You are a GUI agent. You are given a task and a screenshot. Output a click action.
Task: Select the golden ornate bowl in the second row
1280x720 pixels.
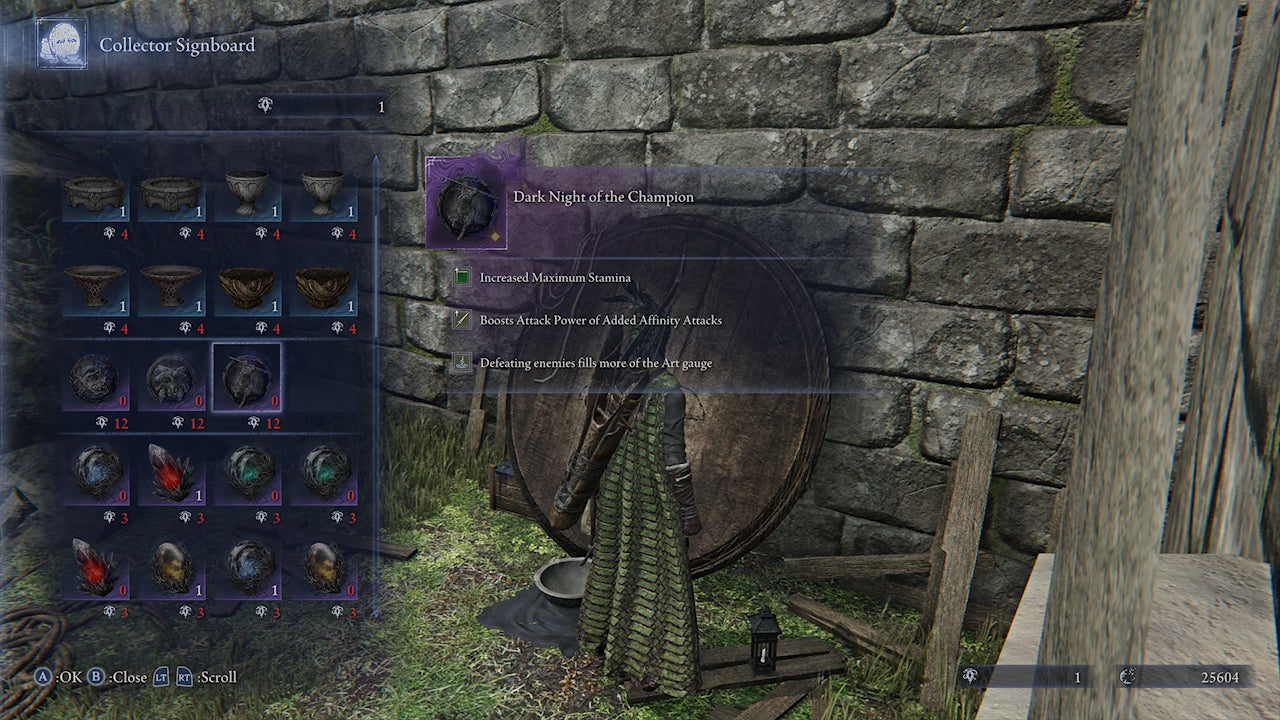click(247, 288)
